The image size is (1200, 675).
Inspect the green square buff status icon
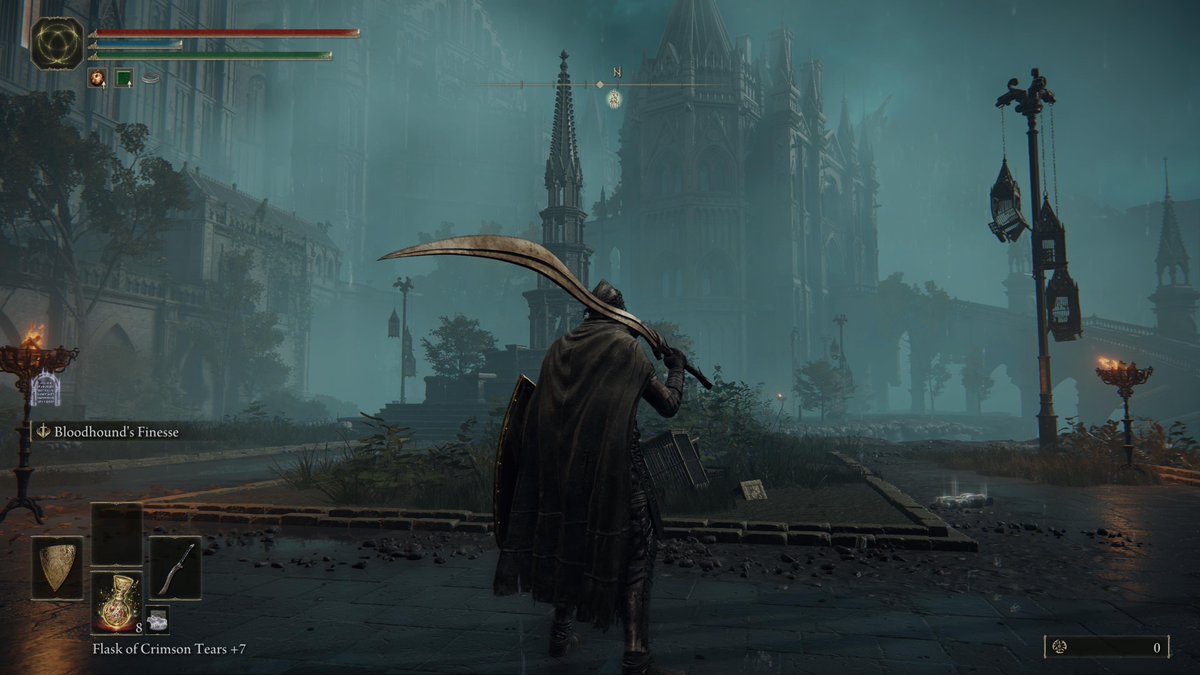coord(124,77)
